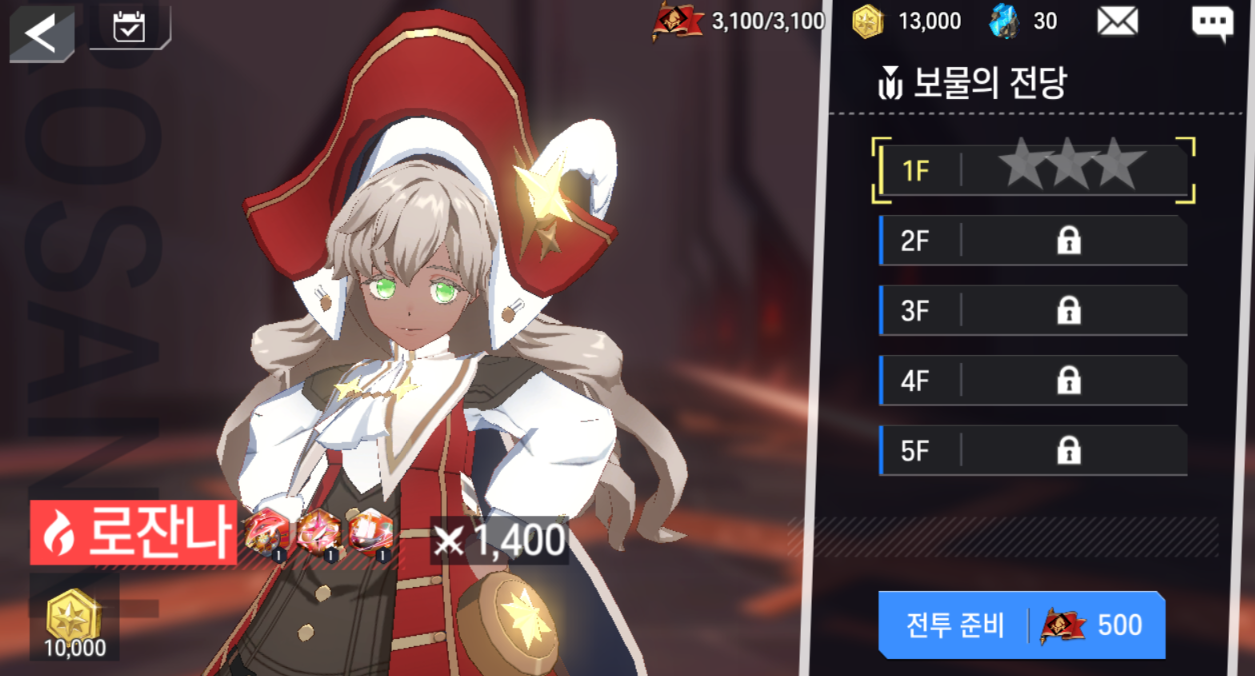This screenshot has height=676, width=1256.
Task: Select the pink middle skill icon
Action: pyautogui.click(x=320, y=531)
